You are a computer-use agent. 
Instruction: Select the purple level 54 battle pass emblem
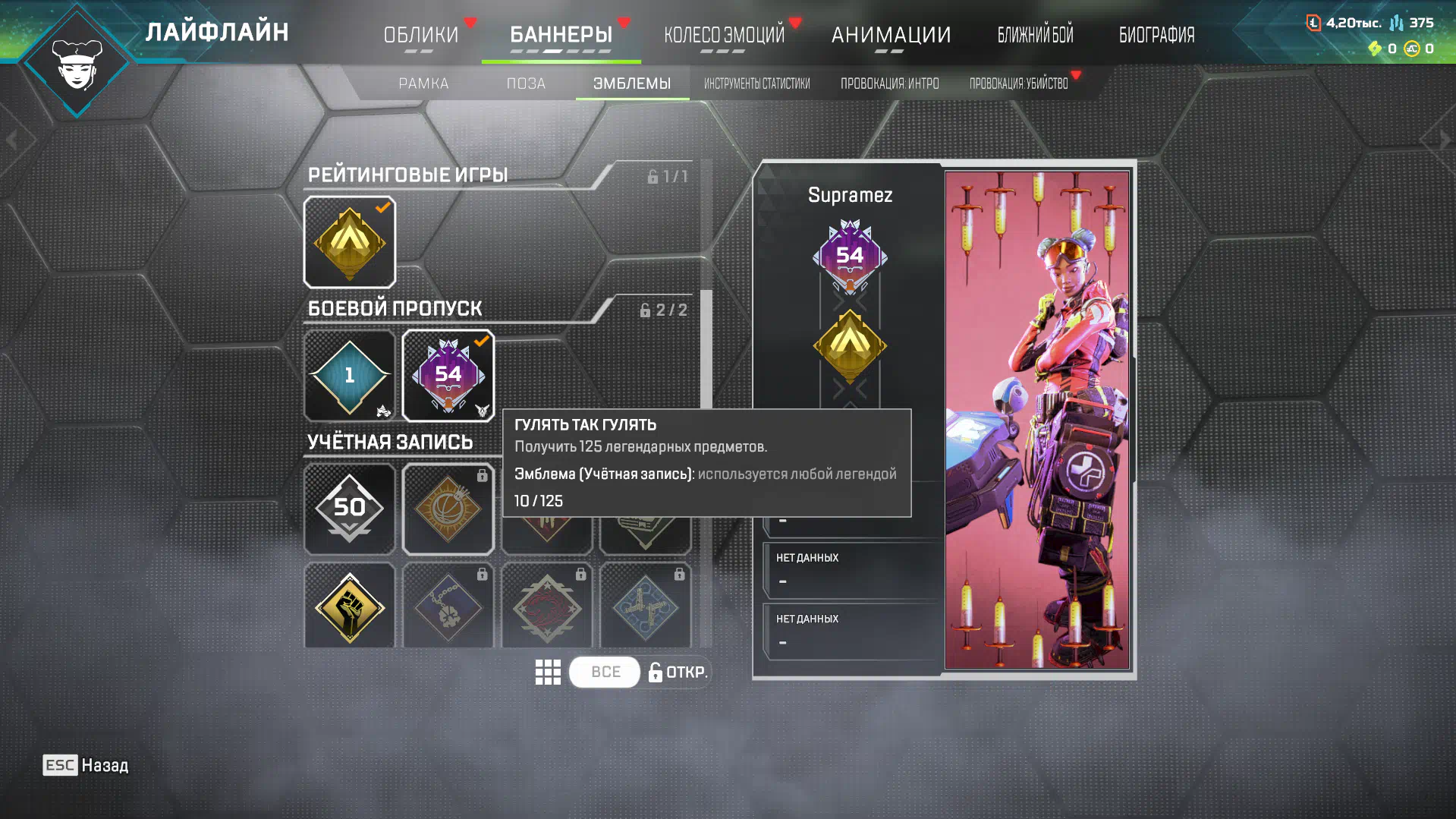pos(448,376)
